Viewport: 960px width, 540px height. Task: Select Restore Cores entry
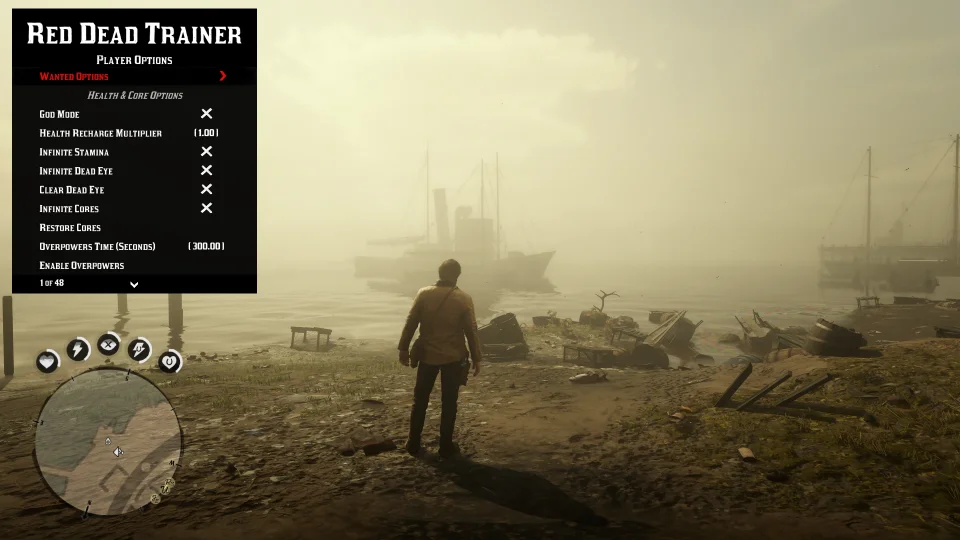[70, 228]
